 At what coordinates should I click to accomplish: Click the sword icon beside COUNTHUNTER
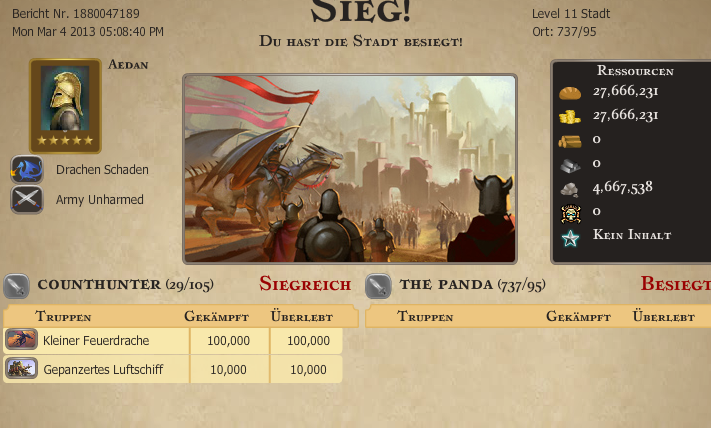click(16, 286)
